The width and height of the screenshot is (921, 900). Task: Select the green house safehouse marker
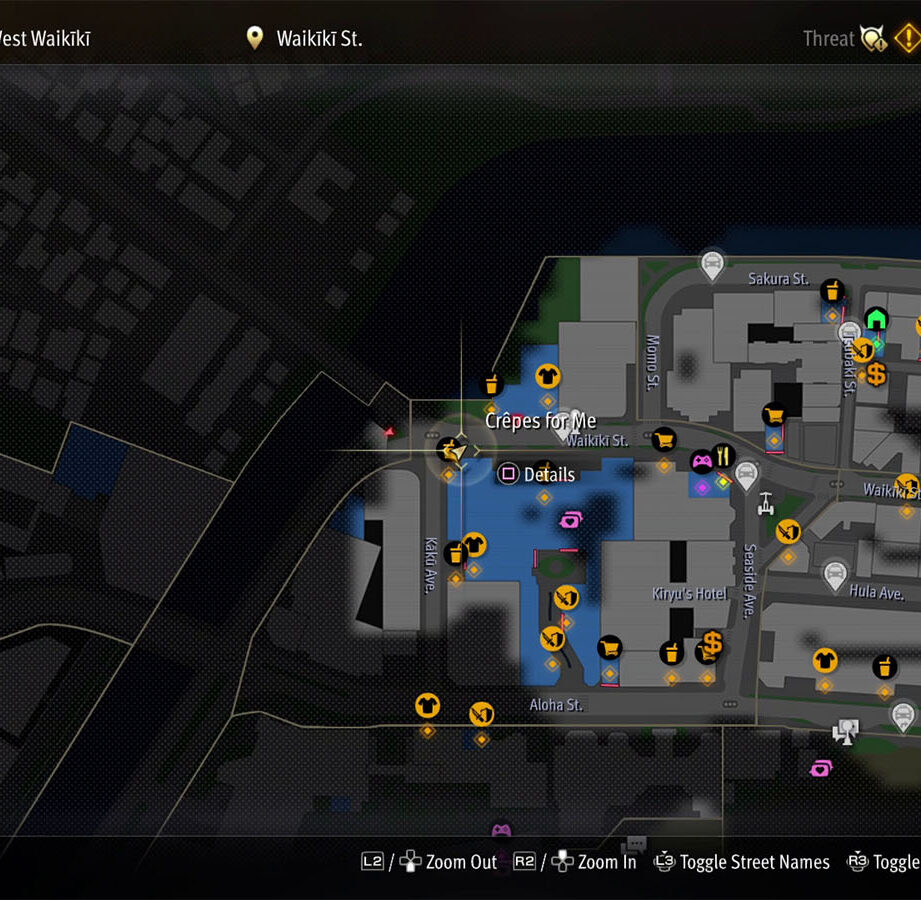pyautogui.click(x=876, y=319)
